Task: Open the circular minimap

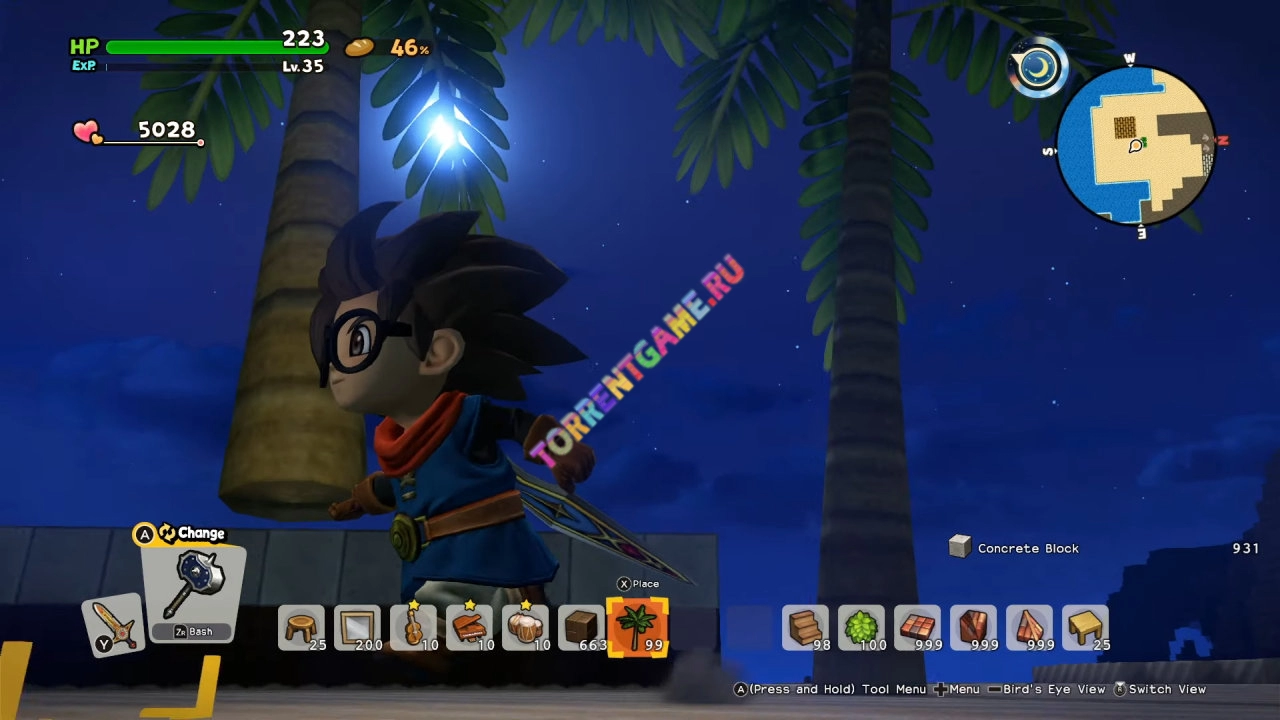Action: (1135, 146)
